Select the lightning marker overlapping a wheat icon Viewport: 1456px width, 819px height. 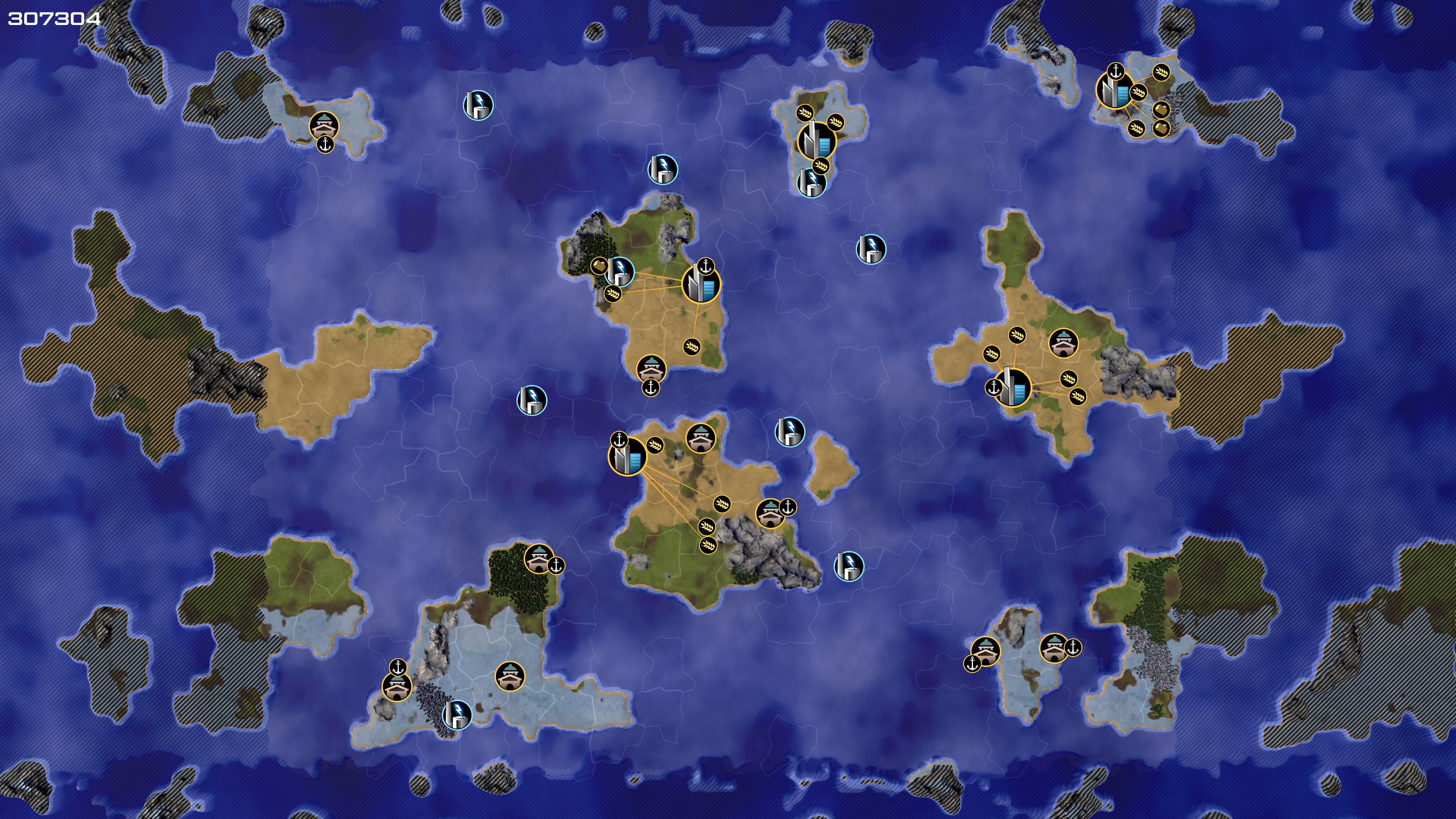click(x=811, y=182)
